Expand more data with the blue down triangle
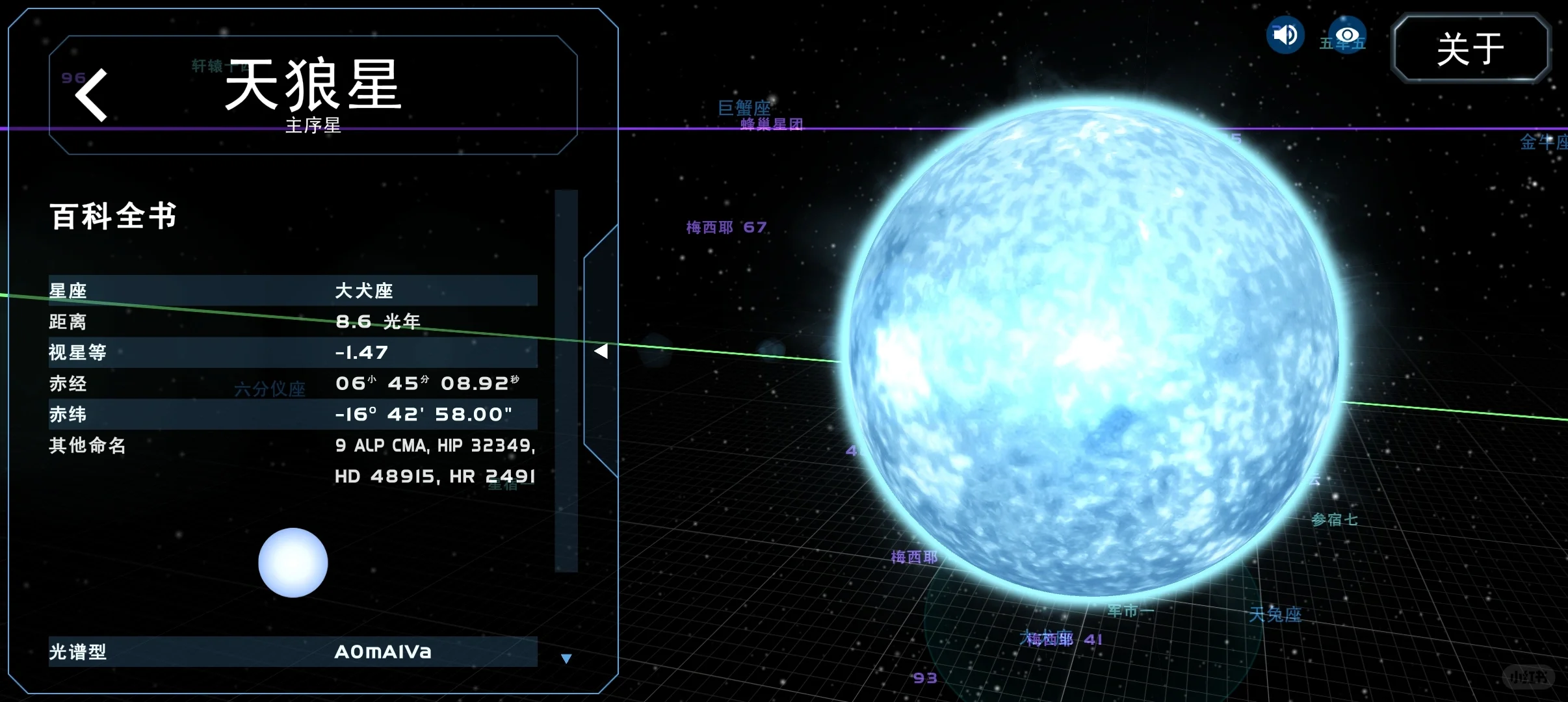The width and height of the screenshot is (1568, 702). tap(566, 658)
